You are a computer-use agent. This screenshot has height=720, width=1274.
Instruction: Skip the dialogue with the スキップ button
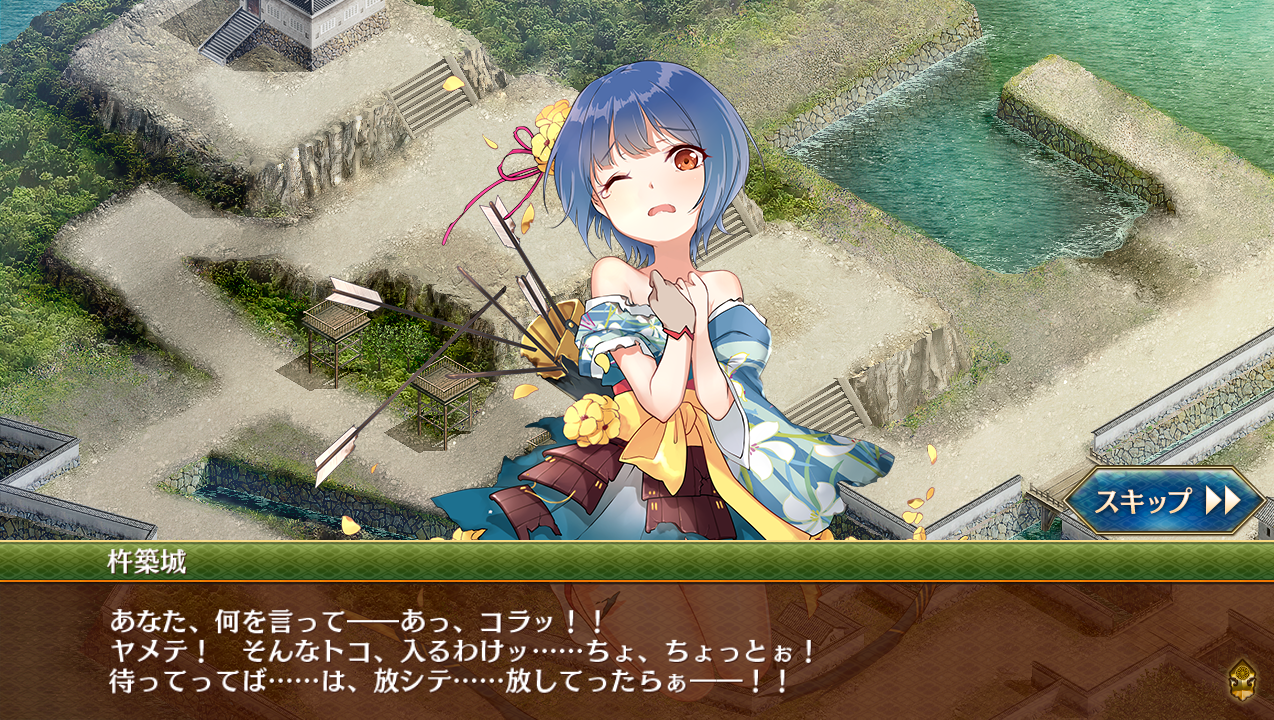point(1164,500)
